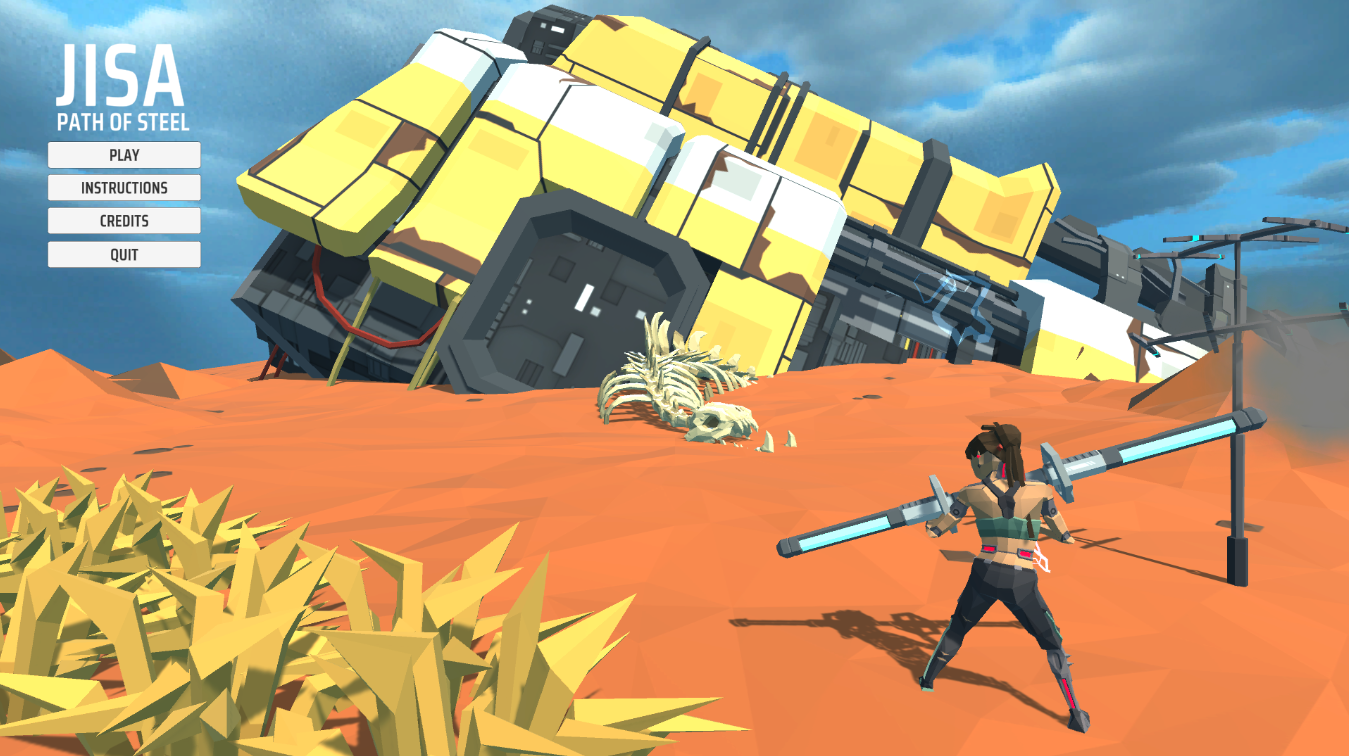This screenshot has width=1349, height=756.
Task: Click the Play button
Action: point(124,155)
